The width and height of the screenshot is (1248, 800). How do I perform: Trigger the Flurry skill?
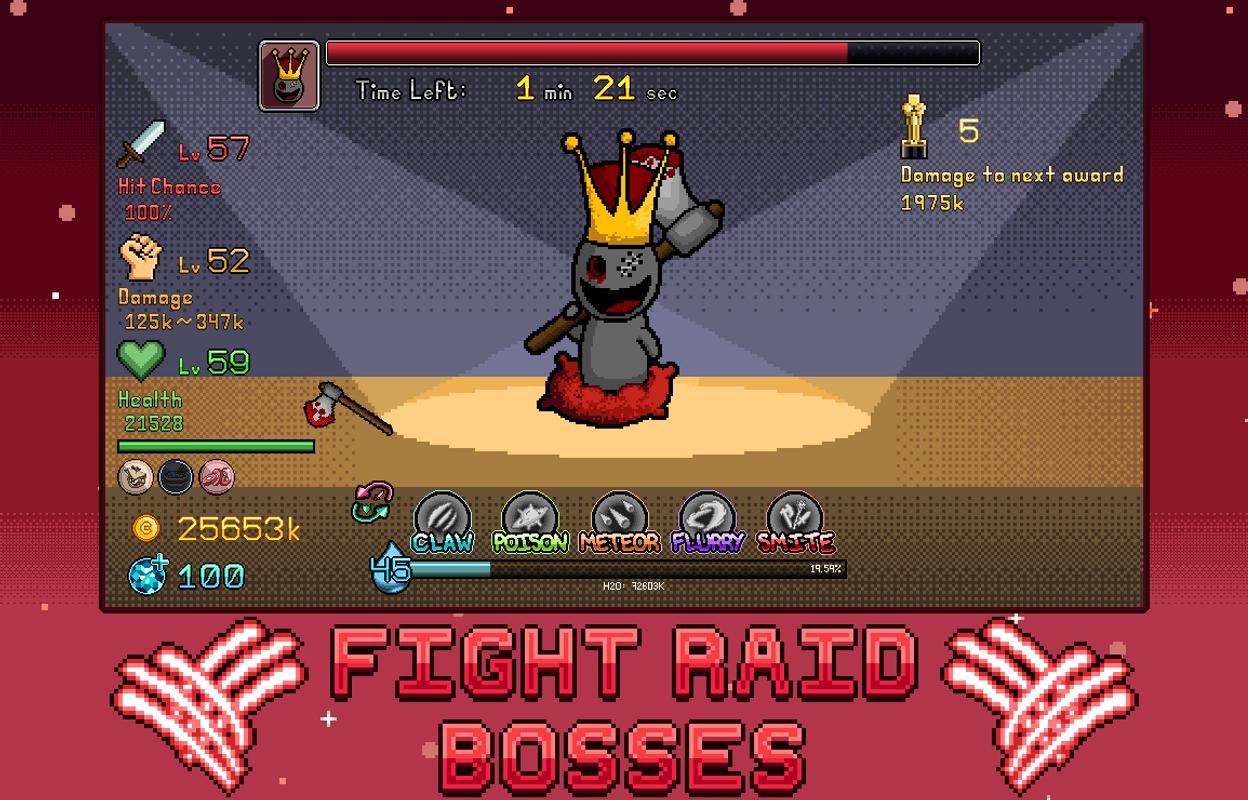pos(707,518)
